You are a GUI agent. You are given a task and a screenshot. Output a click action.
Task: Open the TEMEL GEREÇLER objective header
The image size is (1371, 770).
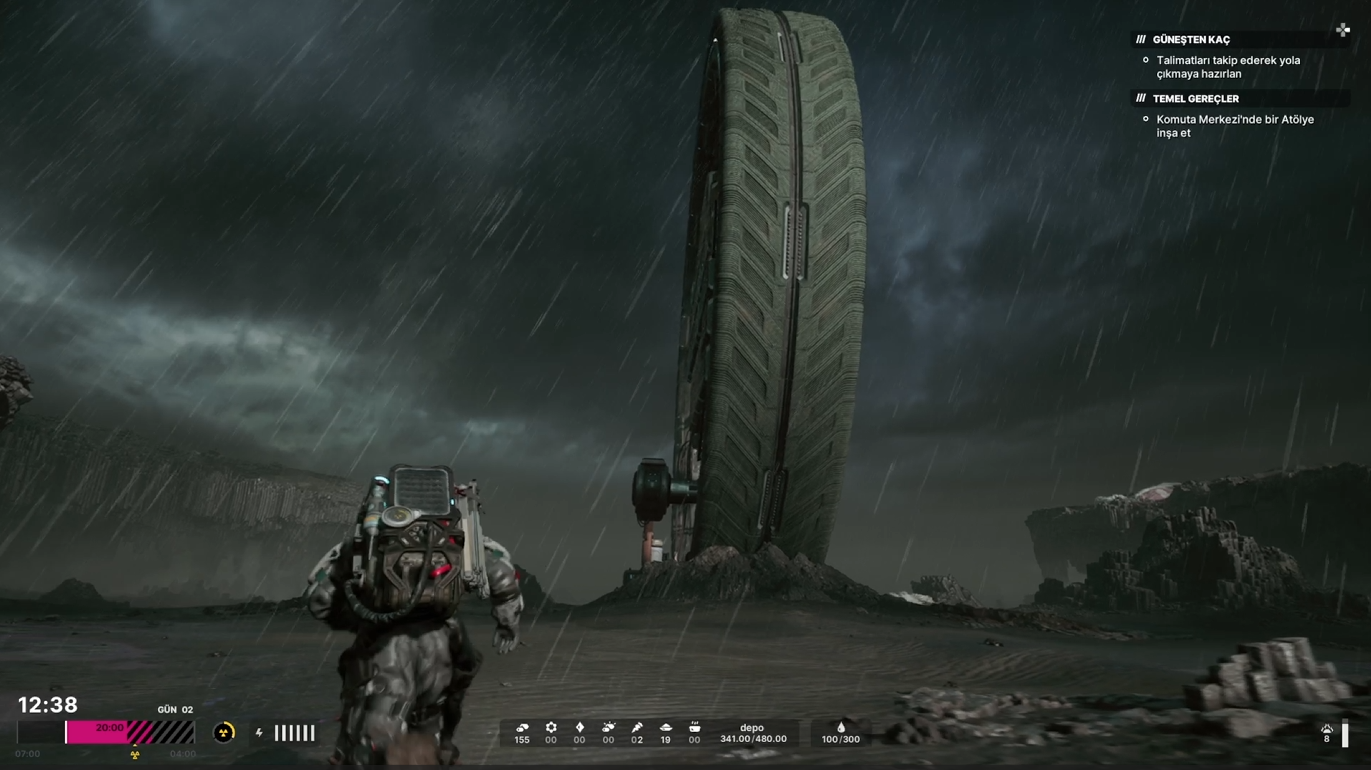point(1195,99)
